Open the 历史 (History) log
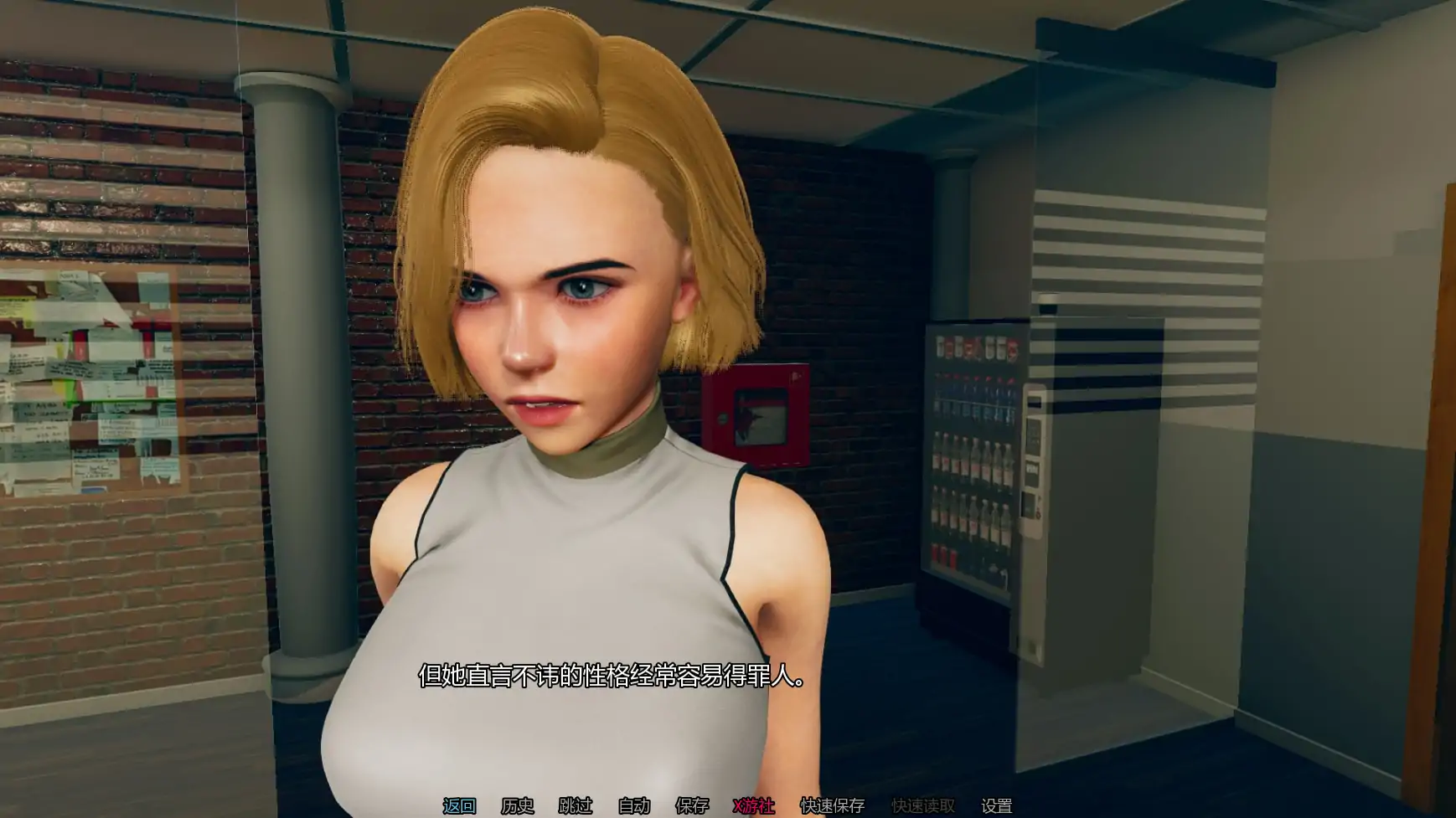The height and width of the screenshot is (818, 1456). pos(517,805)
